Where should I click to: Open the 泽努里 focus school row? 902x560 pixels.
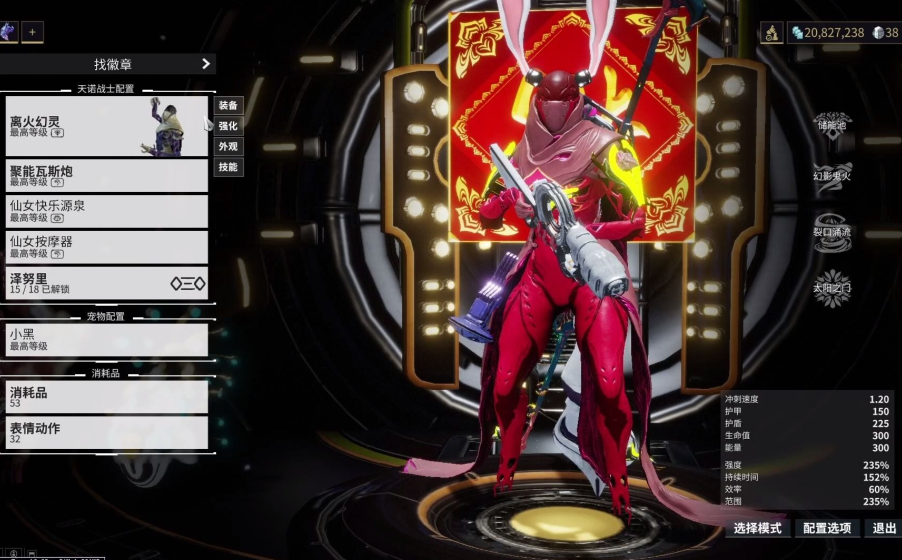[106, 283]
